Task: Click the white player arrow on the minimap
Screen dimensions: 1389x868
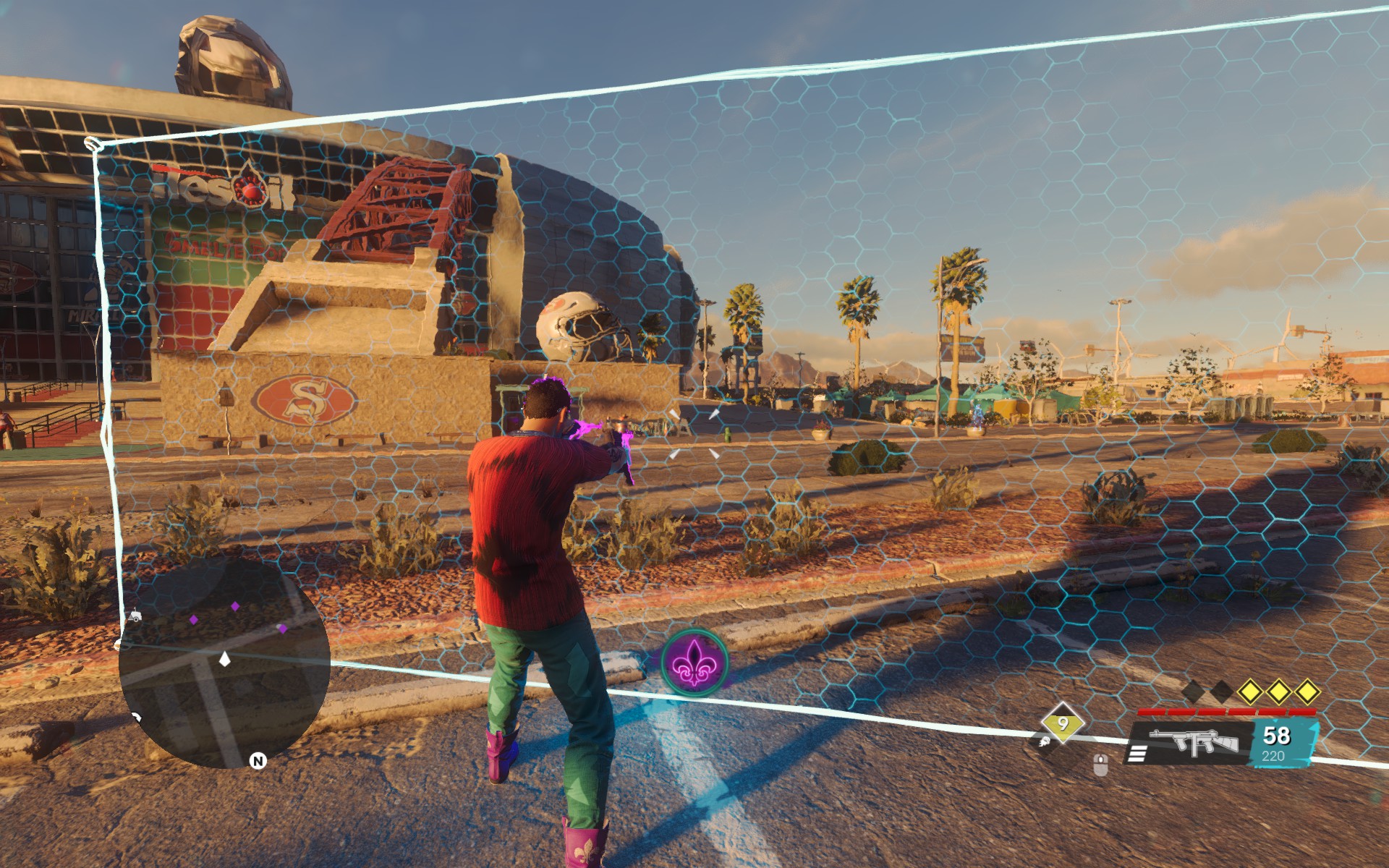Action: 224,659
